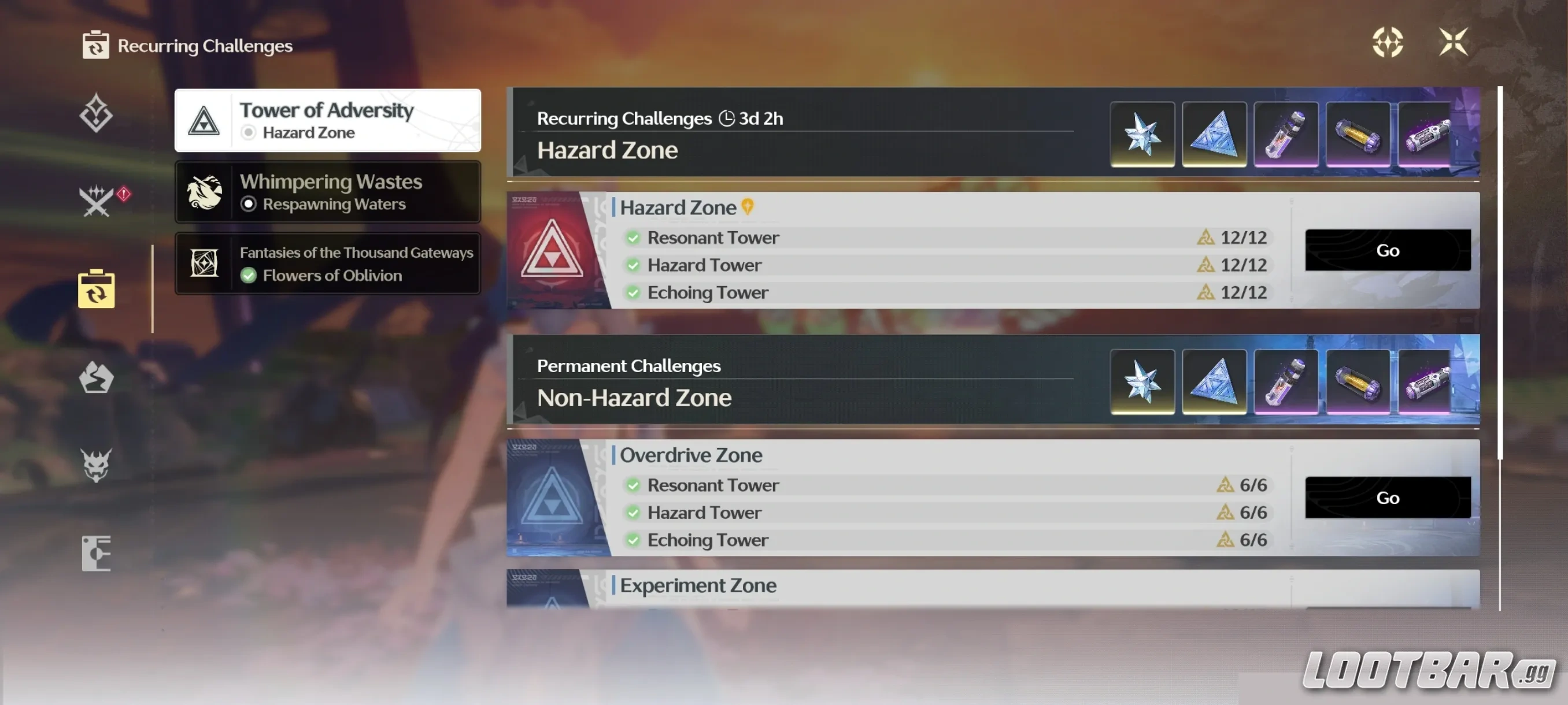Open the dragon-head boss challenge section
The image size is (1568, 705).
[97, 463]
